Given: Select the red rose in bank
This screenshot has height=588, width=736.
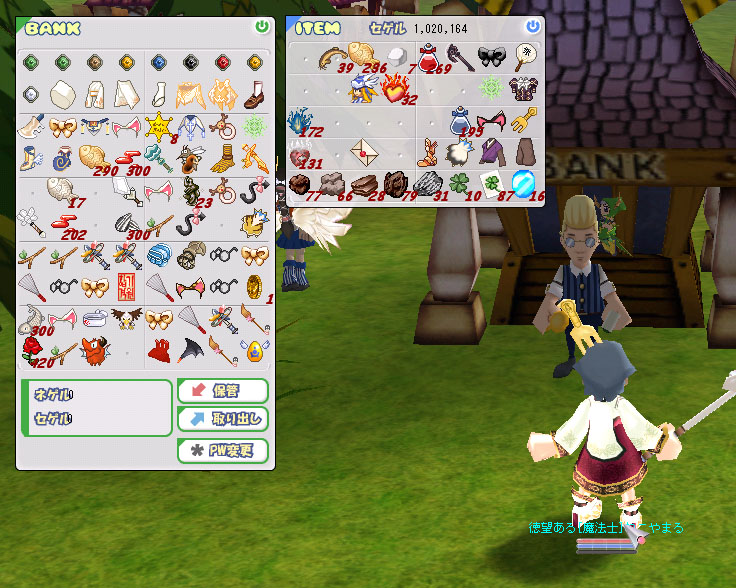Looking at the screenshot, I should [x=32, y=349].
